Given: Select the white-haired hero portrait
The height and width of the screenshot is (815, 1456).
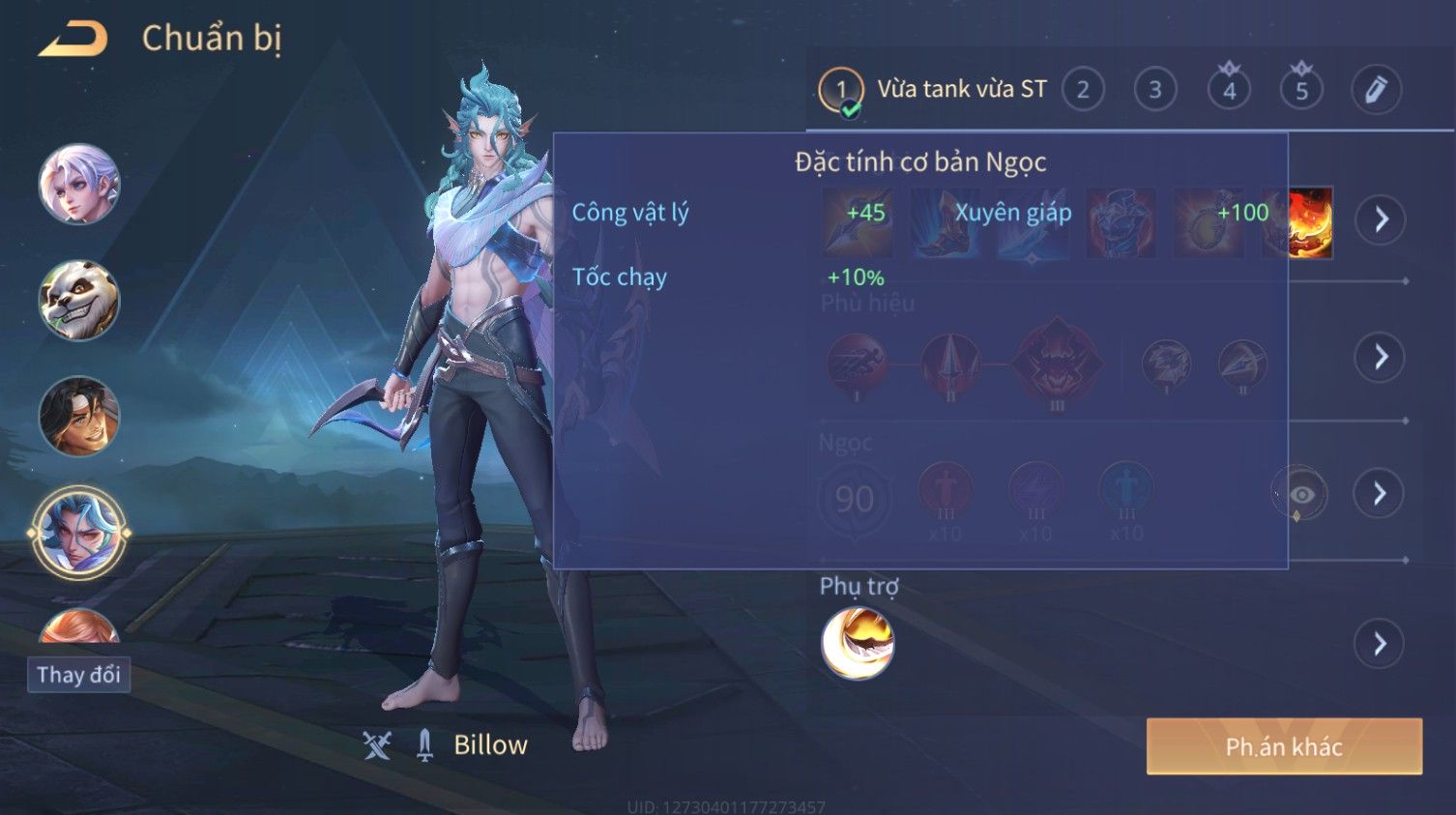Looking at the screenshot, I should click(79, 184).
